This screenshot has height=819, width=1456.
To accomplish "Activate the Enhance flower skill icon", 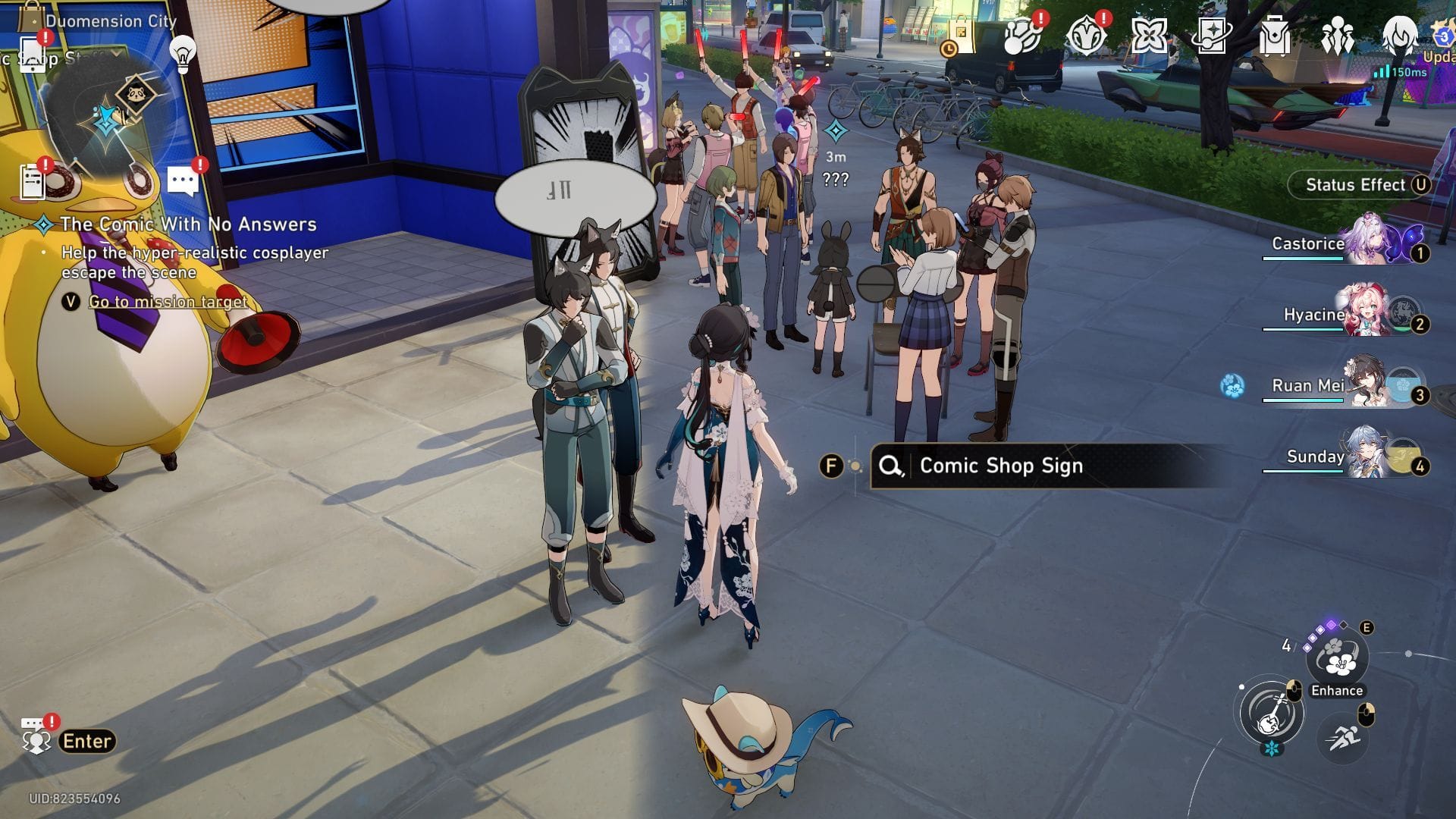I will 1338,658.
